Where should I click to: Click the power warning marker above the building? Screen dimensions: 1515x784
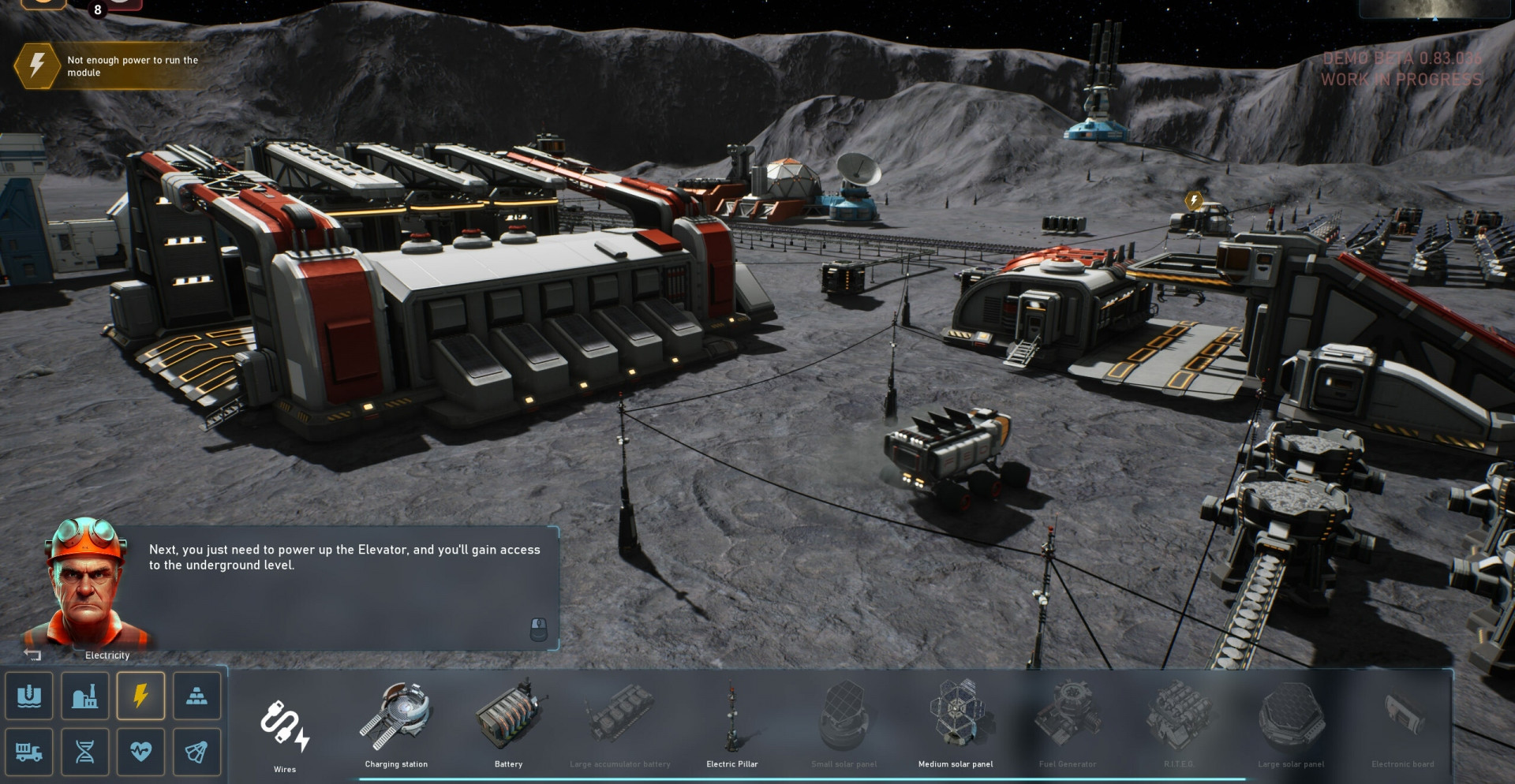[x=1194, y=200]
